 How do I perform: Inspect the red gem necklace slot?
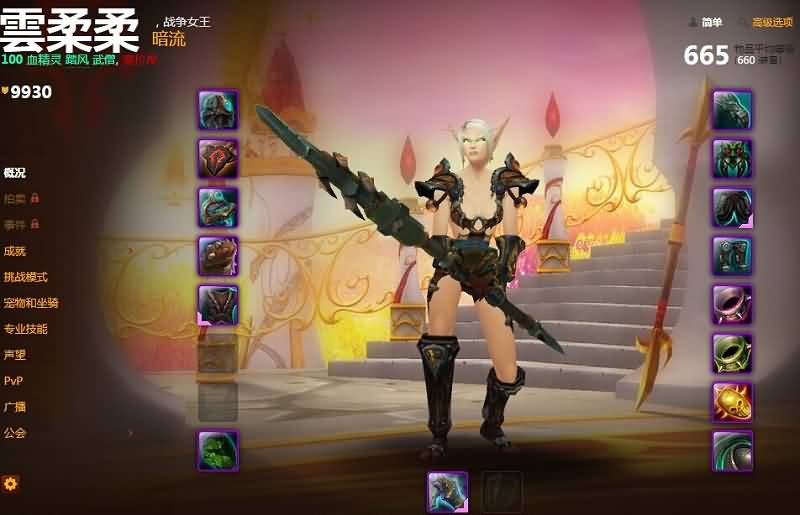click(217, 158)
